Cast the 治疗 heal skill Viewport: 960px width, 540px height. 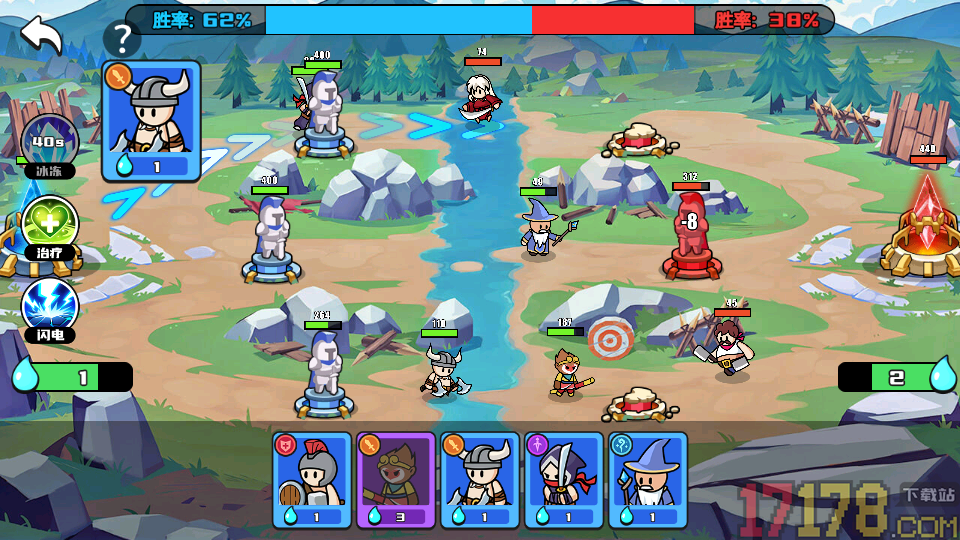coord(50,224)
